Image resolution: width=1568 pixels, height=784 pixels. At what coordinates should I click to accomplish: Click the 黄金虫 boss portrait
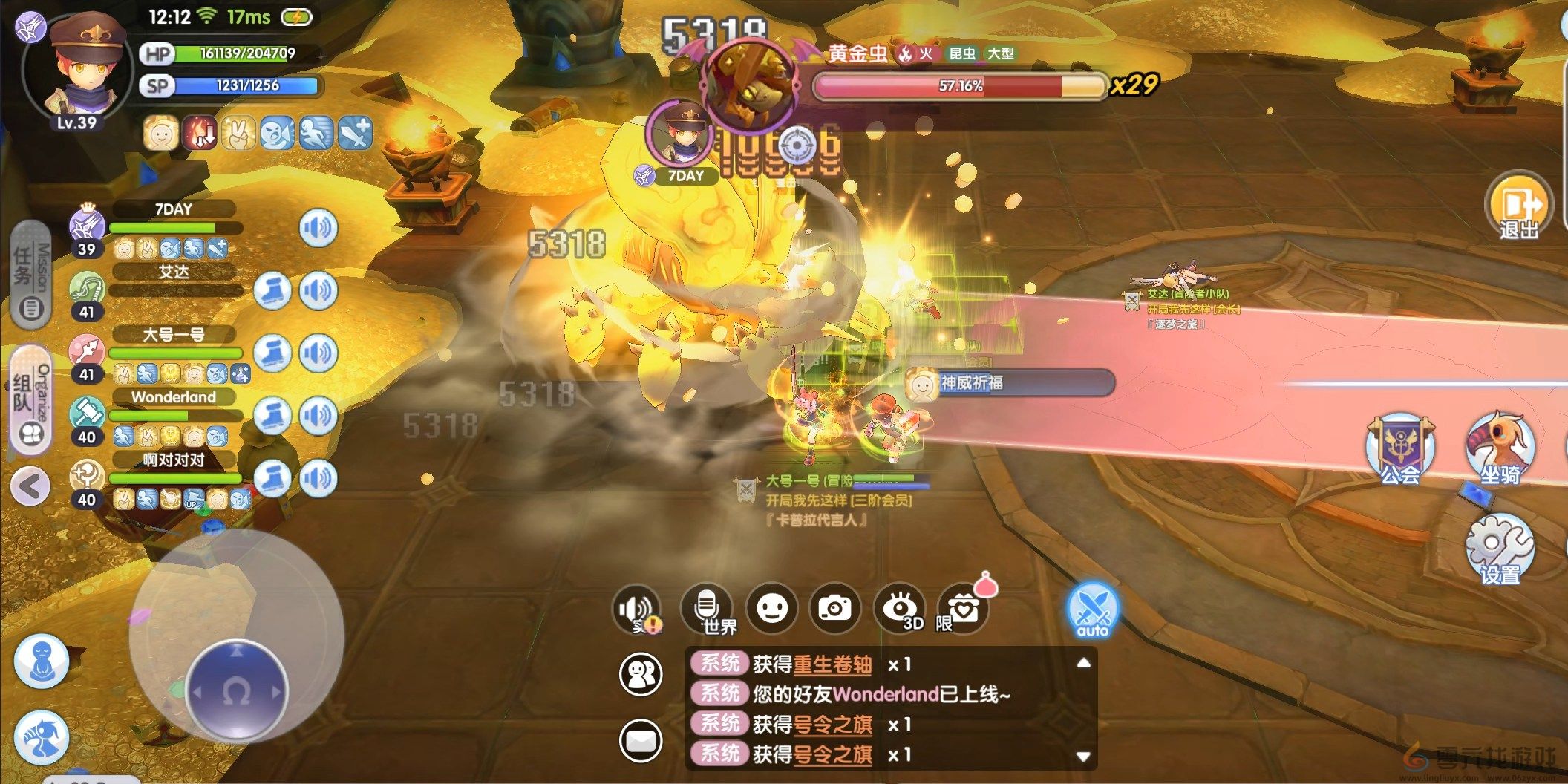pos(750,83)
